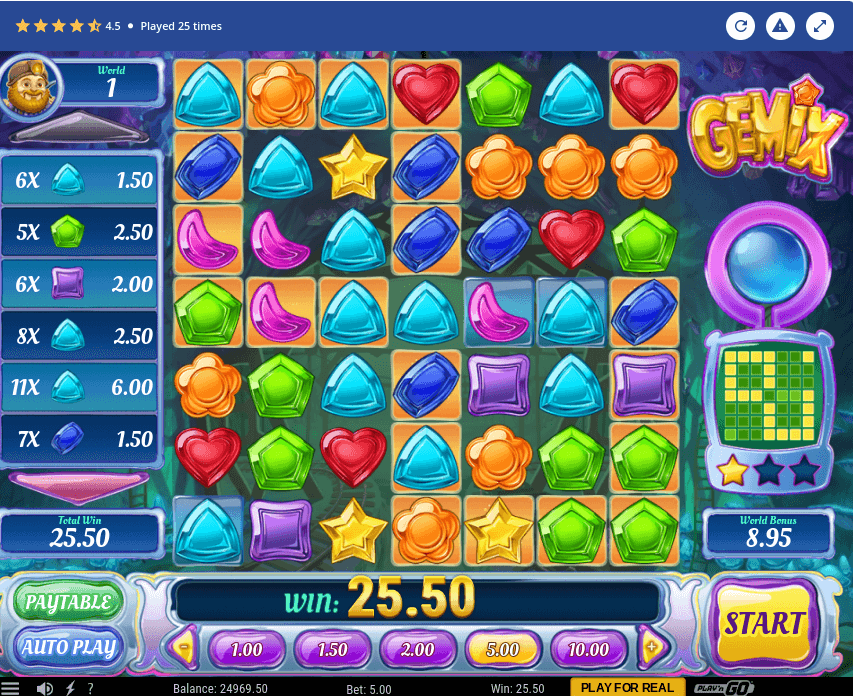This screenshot has width=853, height=696.
Task: Set the bet to 2.00
Action: [x=417, y=649]
